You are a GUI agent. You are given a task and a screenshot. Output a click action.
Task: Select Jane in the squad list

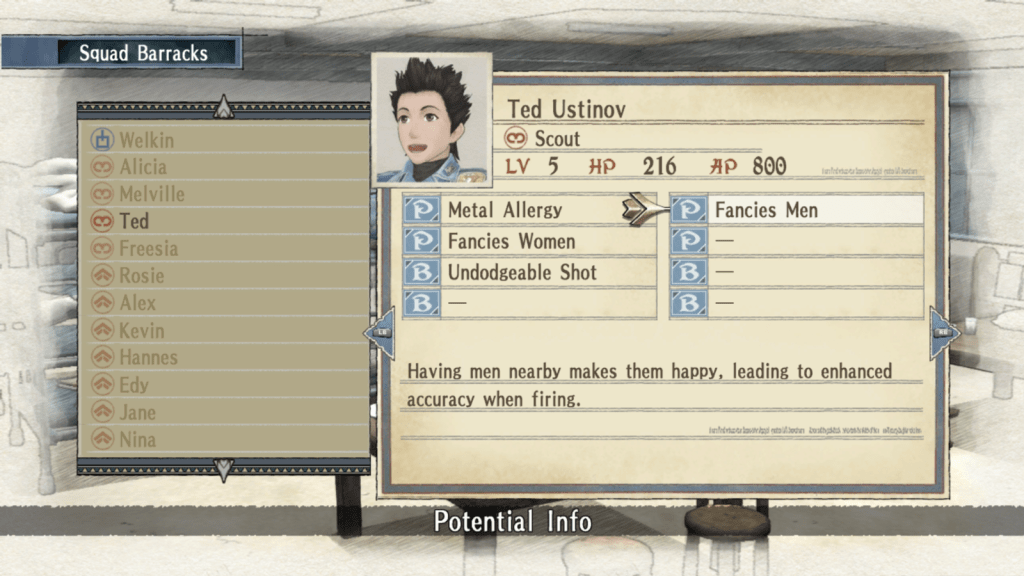coord(137,412)
